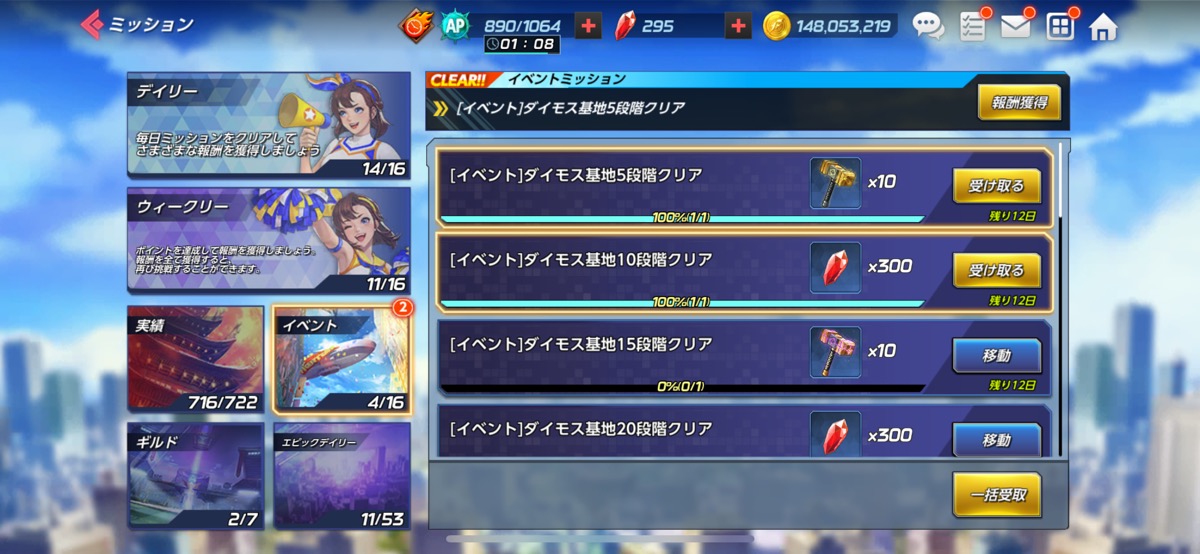The height and width of the screenshot is (554, 1200).
Task: Open the エピックデイリー missions tile
Action: click(x=341, y=474)
